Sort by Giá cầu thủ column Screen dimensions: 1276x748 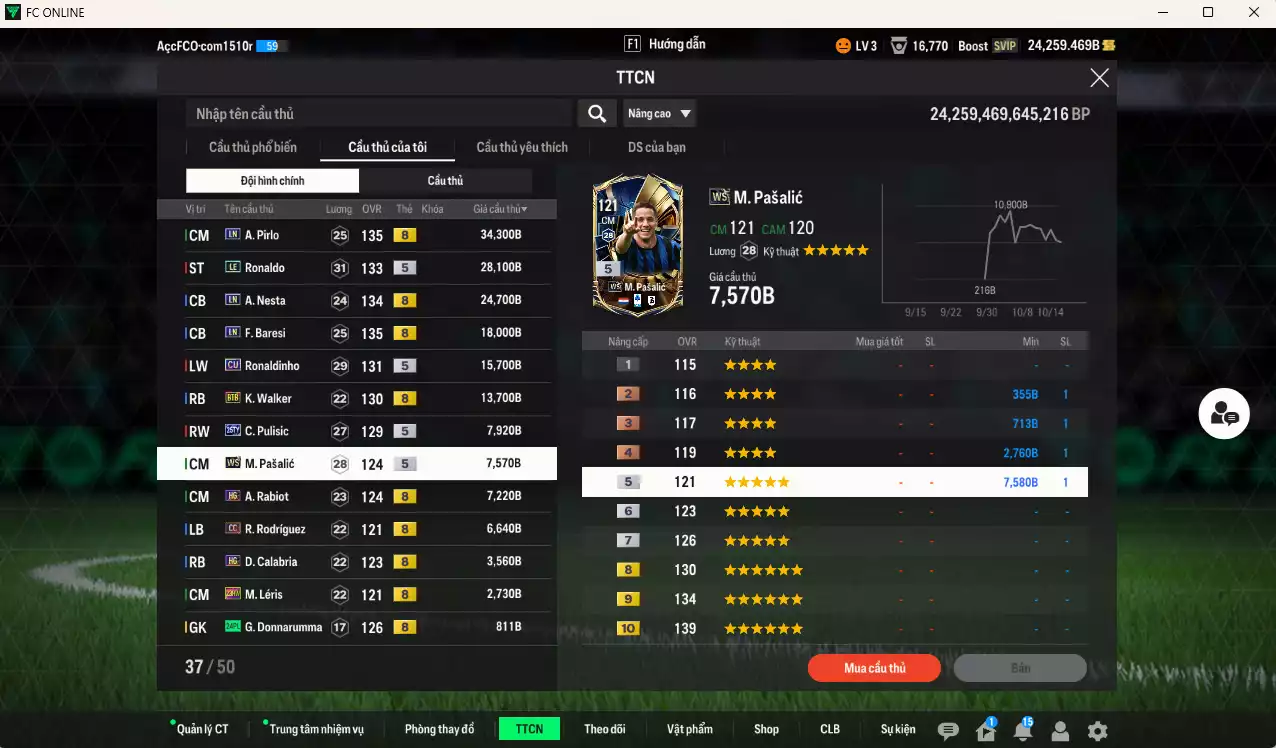[x=500, y=209]
